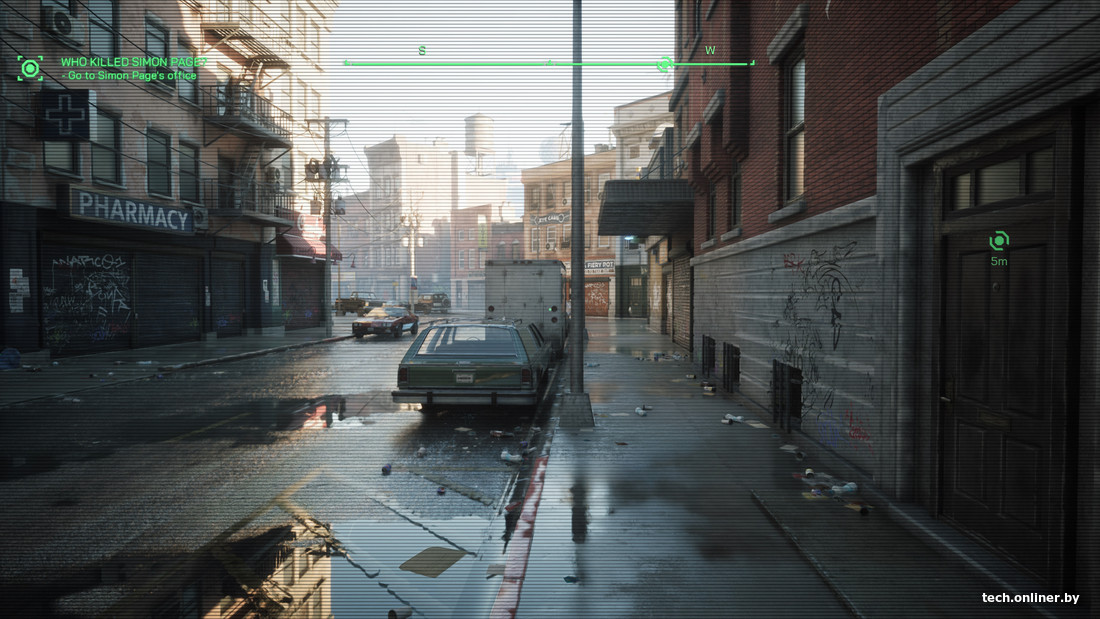The image size is (1100, 619).
Task: Select the 'Who Killed Simon Page?' quest title
Action: 134,62
